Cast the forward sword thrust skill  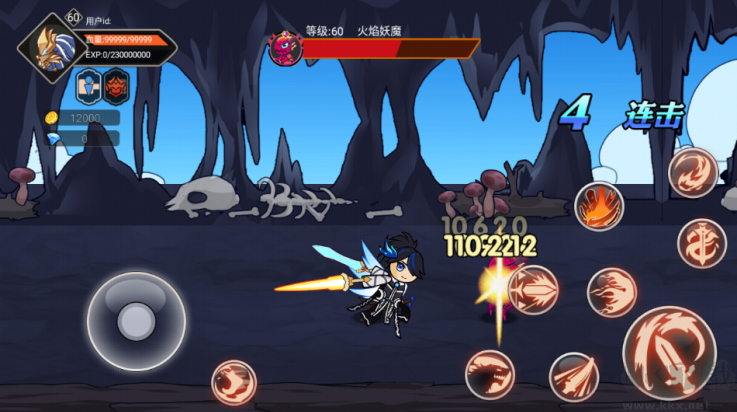coord(533,290)
